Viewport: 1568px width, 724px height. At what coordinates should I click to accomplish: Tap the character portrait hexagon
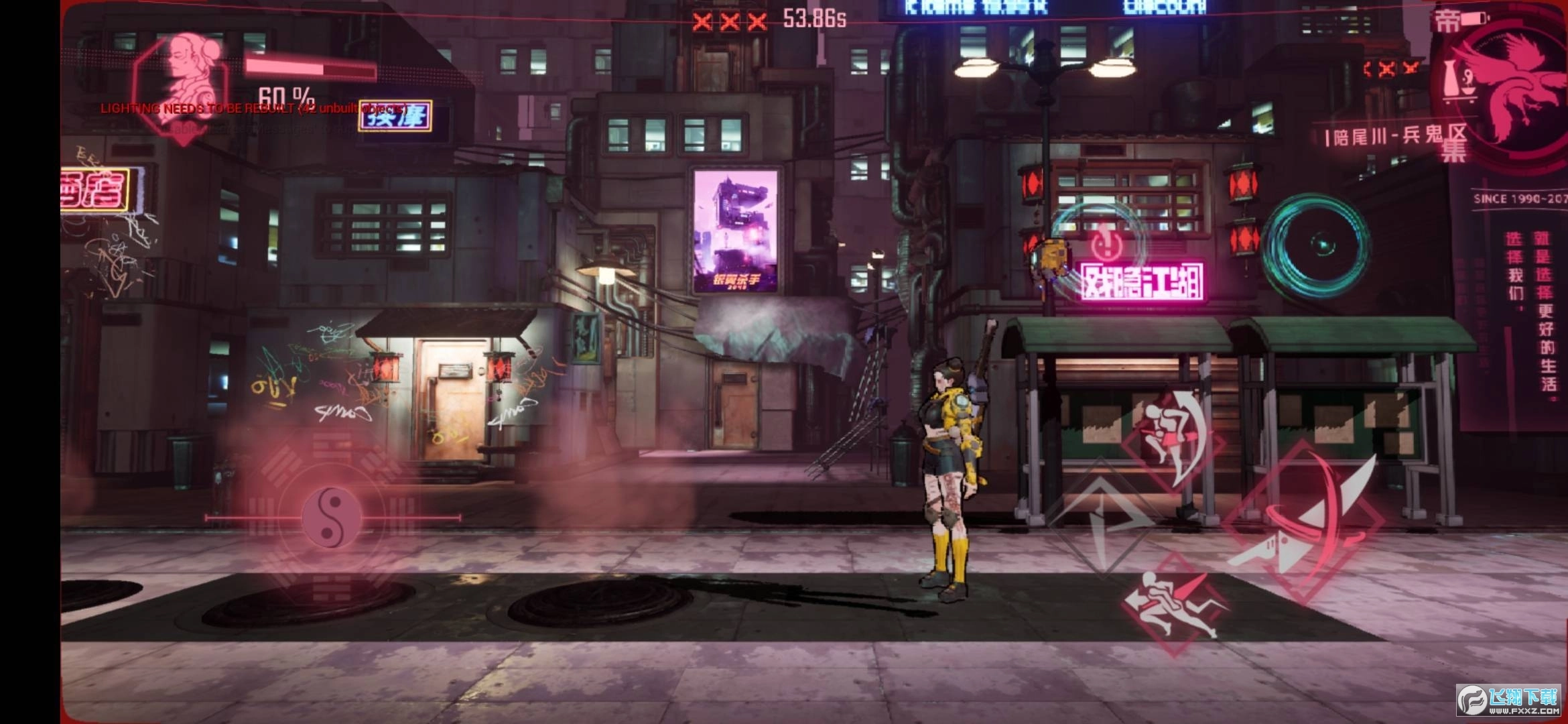pos(182,80)
